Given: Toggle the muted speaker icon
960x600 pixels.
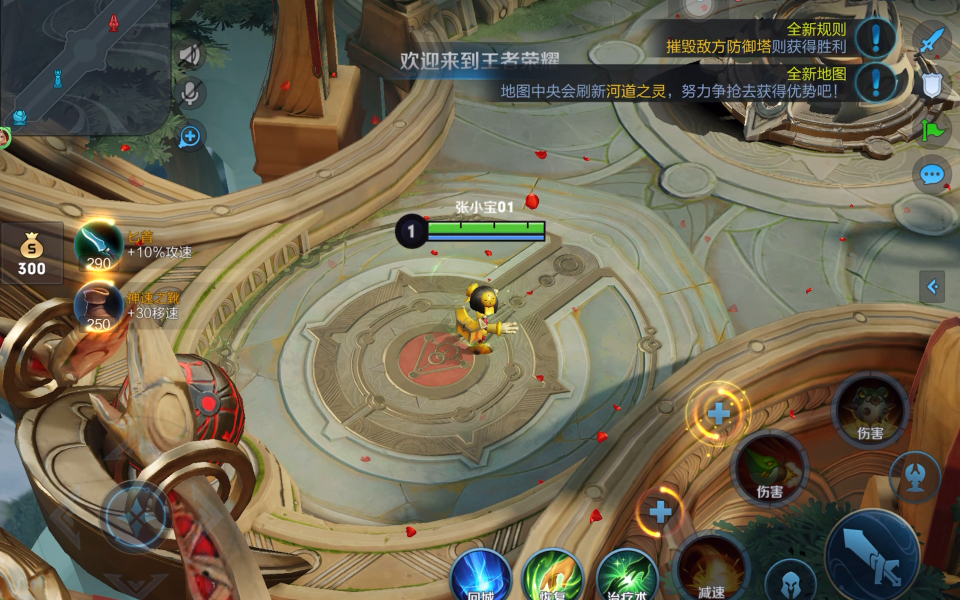Looking at the screenshot, I should [x=189, y=56].
